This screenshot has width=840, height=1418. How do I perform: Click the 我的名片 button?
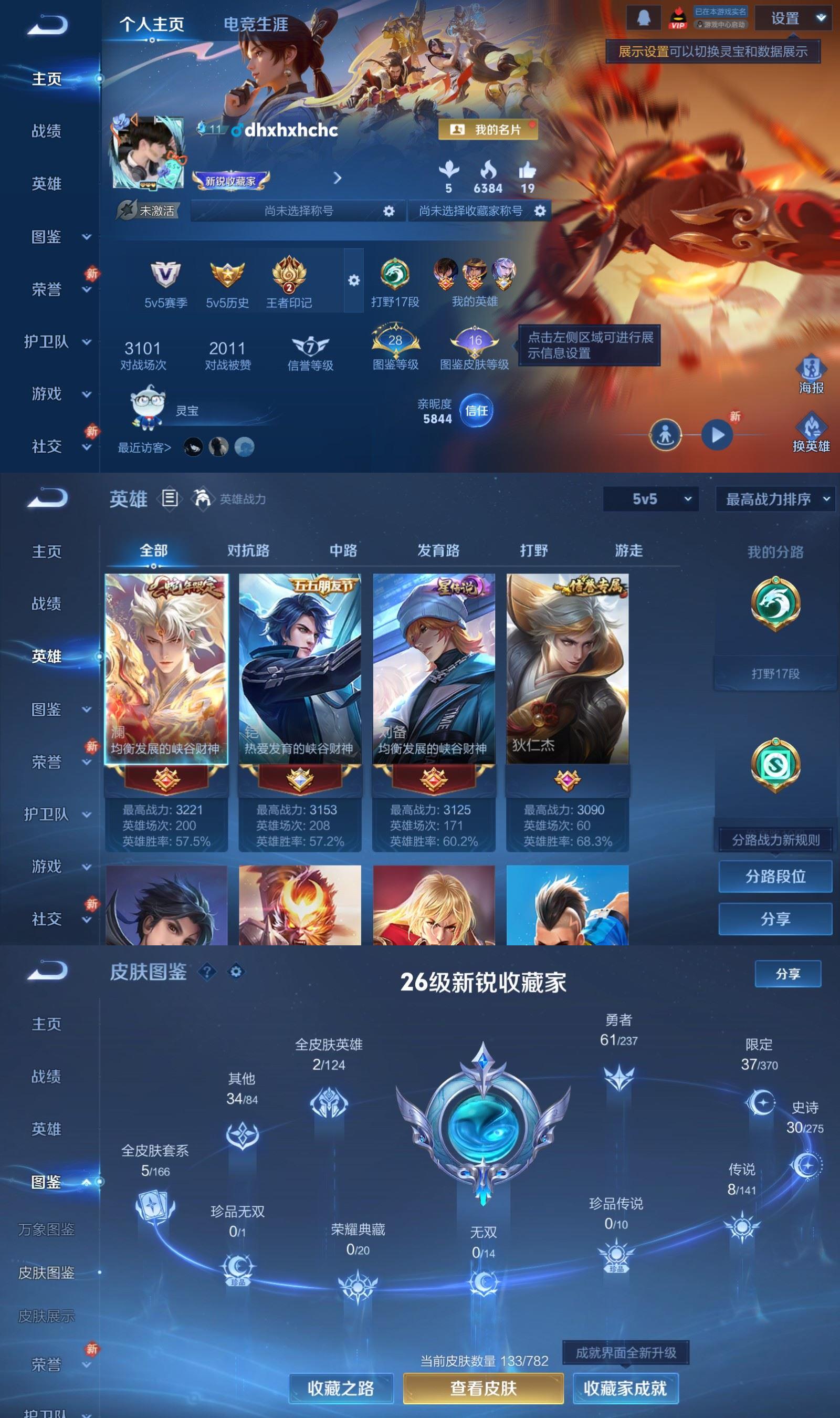[488, 130]
